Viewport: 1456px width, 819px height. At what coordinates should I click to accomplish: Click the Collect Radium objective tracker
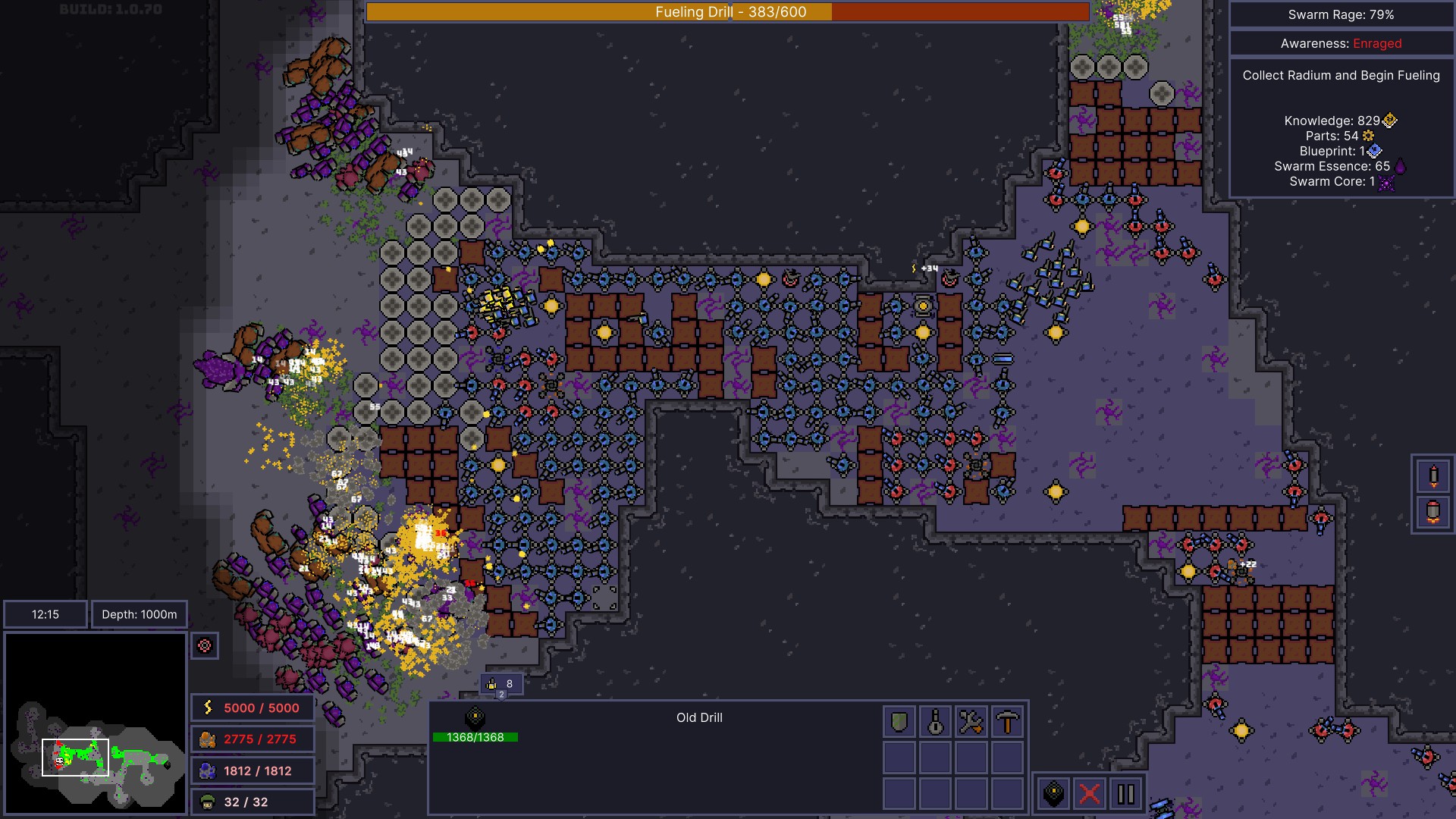point(1341,75)
